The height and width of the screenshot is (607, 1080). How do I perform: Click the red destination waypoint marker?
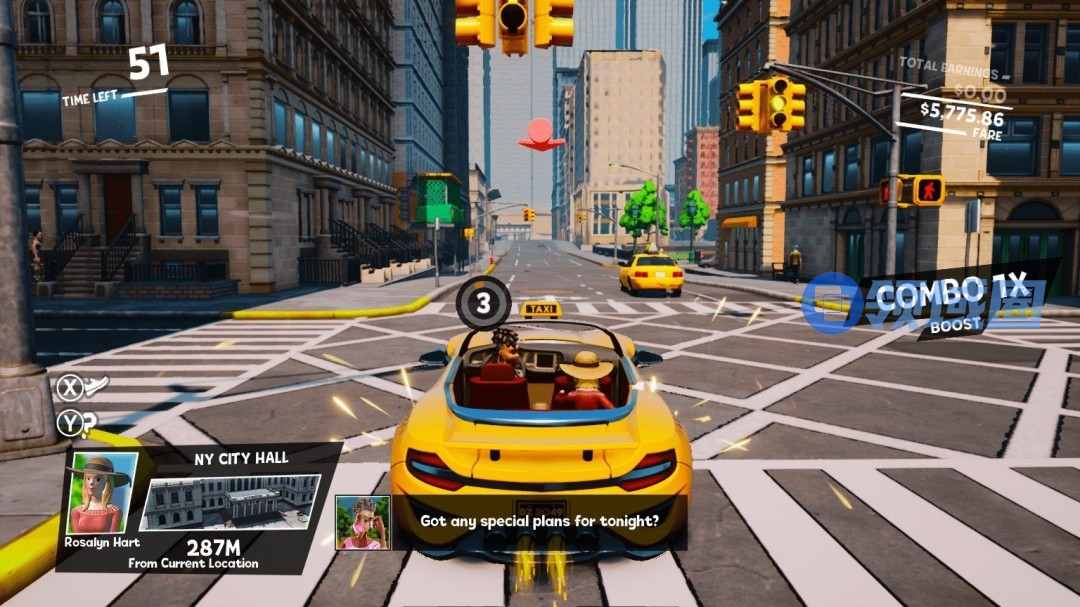tap(541, 135)
